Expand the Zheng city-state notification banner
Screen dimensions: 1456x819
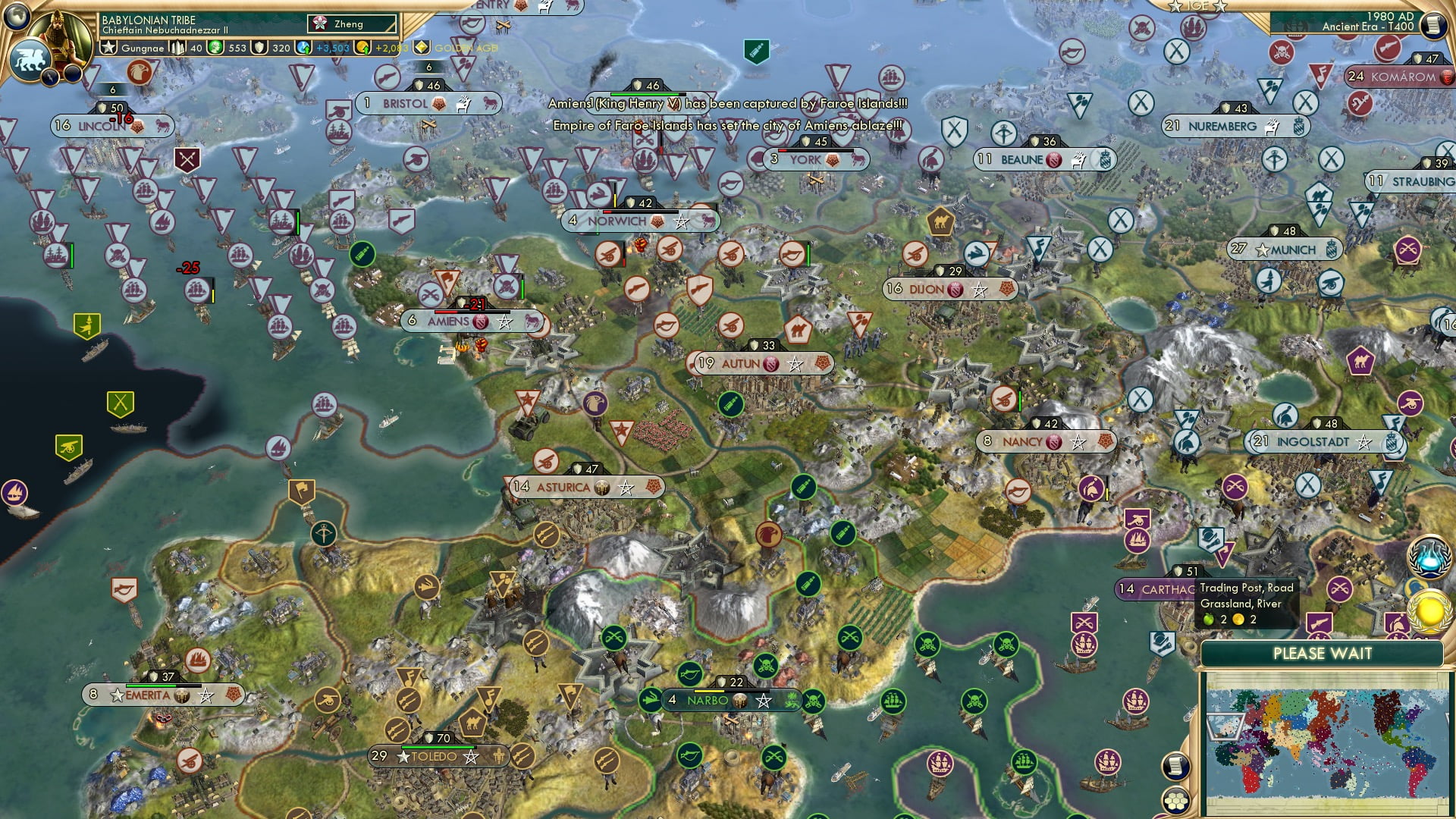click(x=349, y=24)
